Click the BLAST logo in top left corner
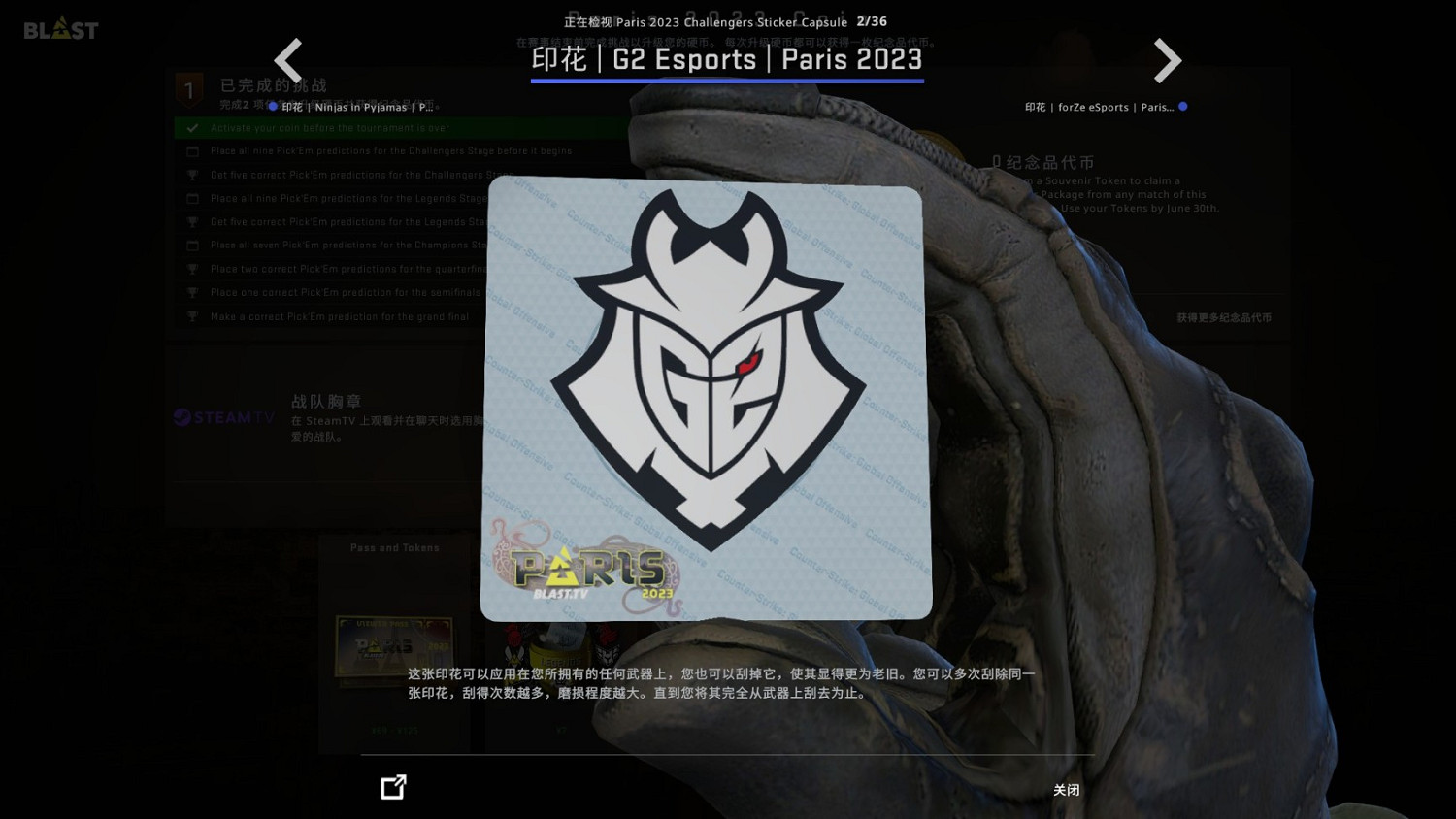The height and width of the screenshot is (819, 1456). tap(60, 28)
